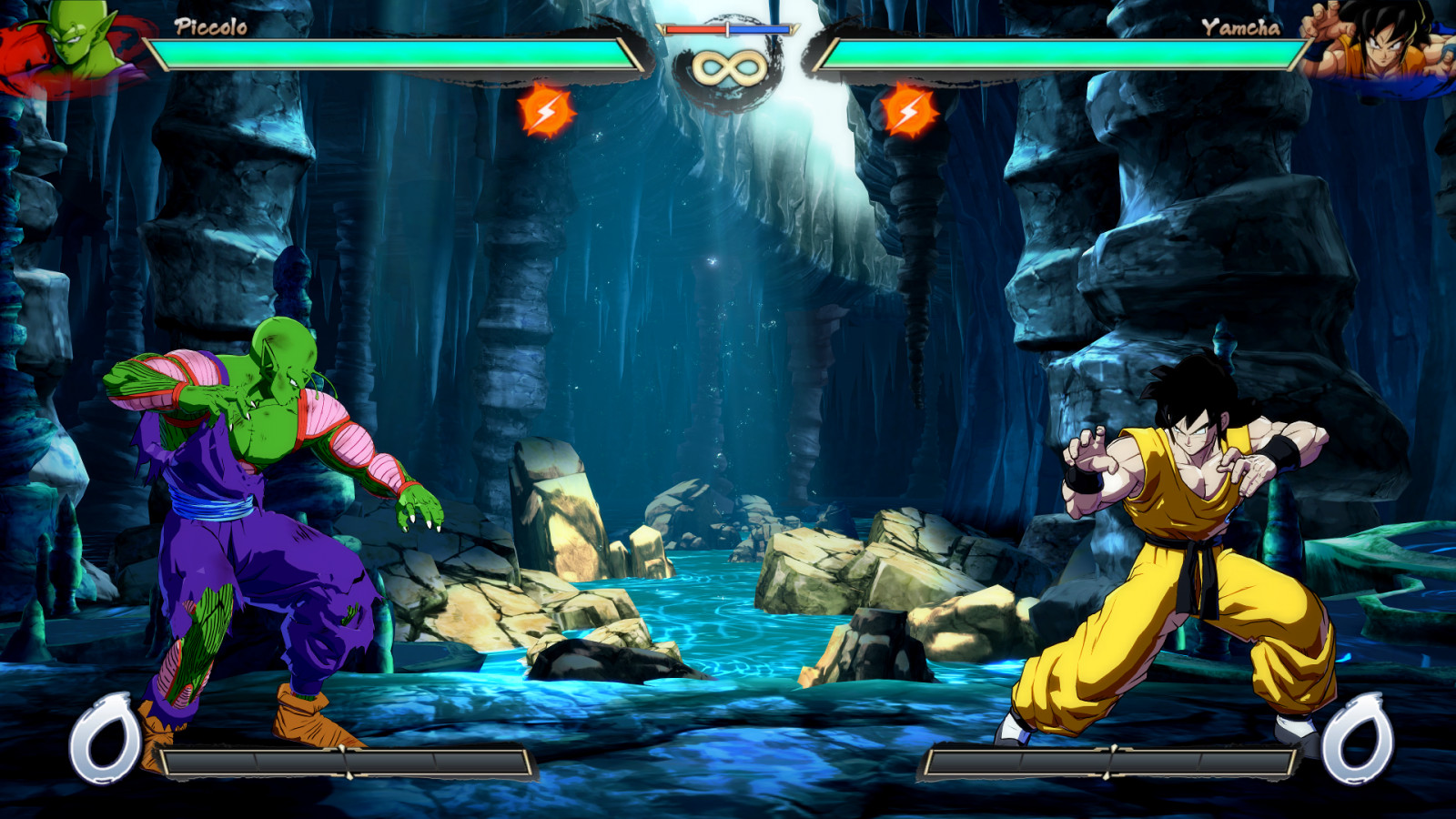Click Piccolo's character portrait icon

pyautogui.click(x=73, y=41)
